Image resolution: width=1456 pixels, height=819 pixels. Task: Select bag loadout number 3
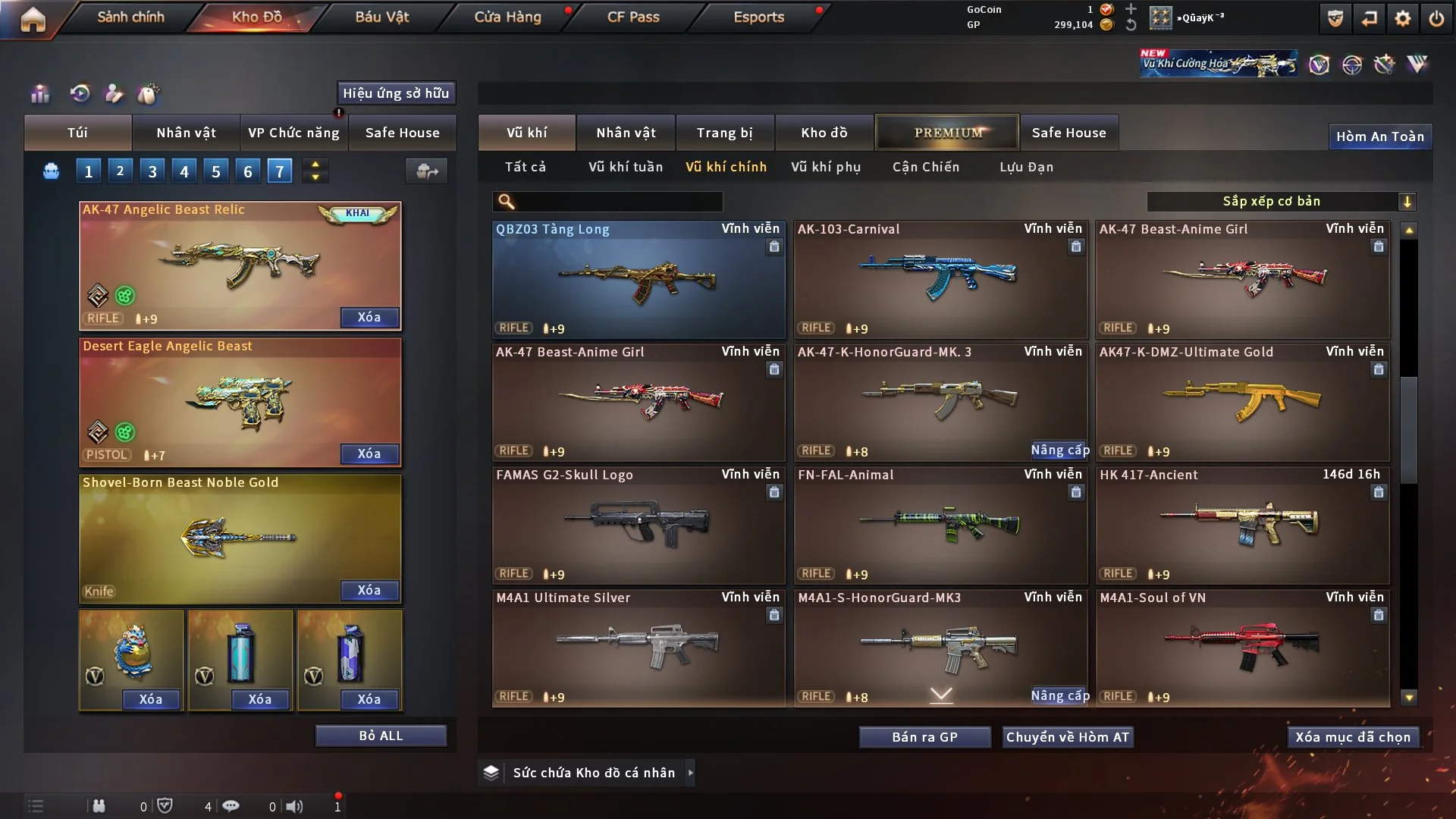pos(152,171)
